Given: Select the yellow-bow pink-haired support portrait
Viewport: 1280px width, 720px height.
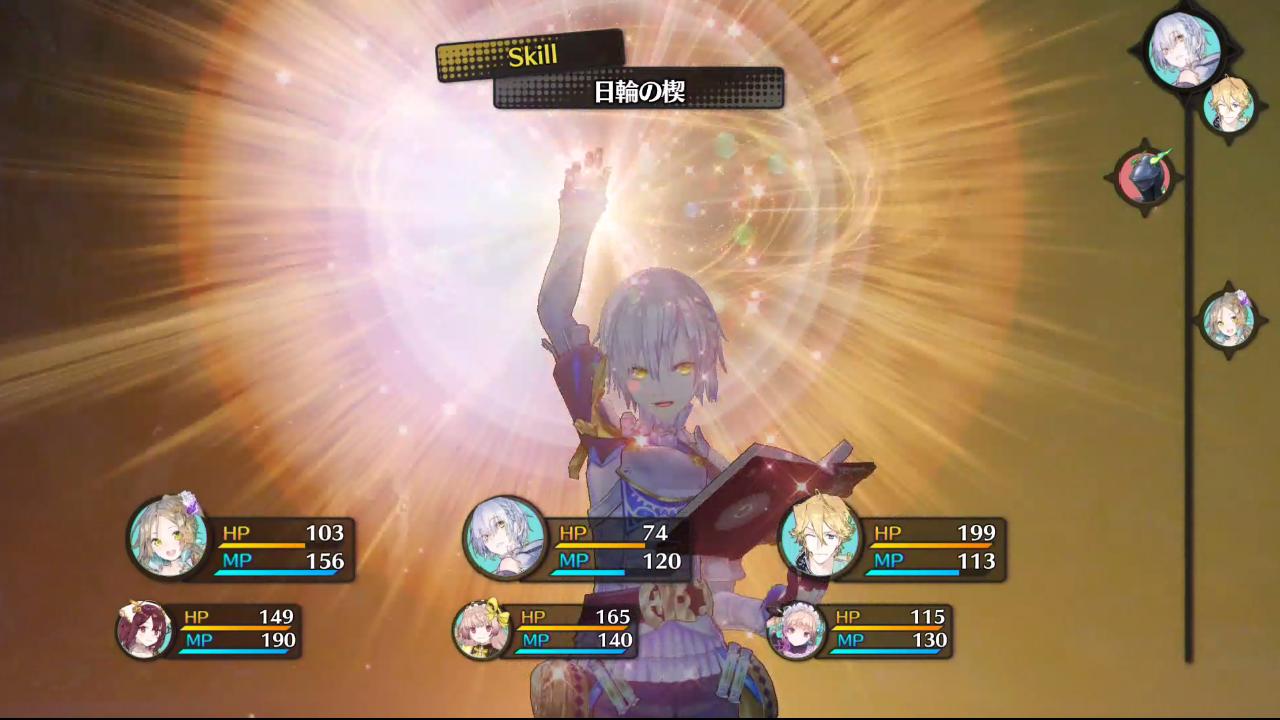Looking at the screenshot, I should pyautogui.click(x=481, y=630).
